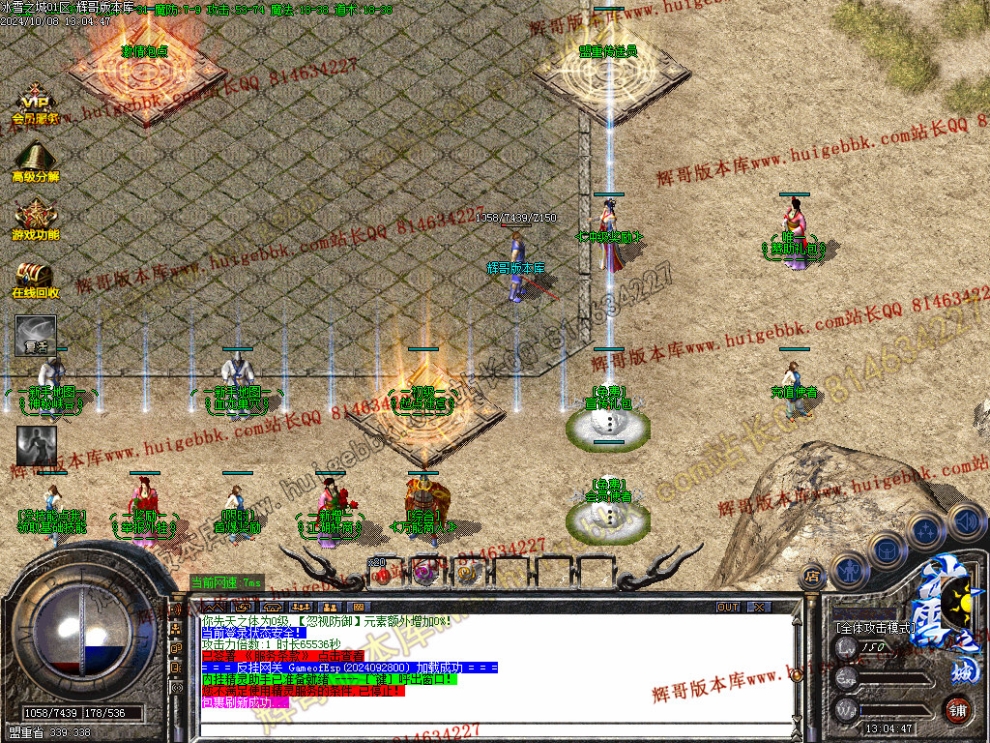
Task: Switch the 全体攻击模式 attack mode
Action: [875, 628]
